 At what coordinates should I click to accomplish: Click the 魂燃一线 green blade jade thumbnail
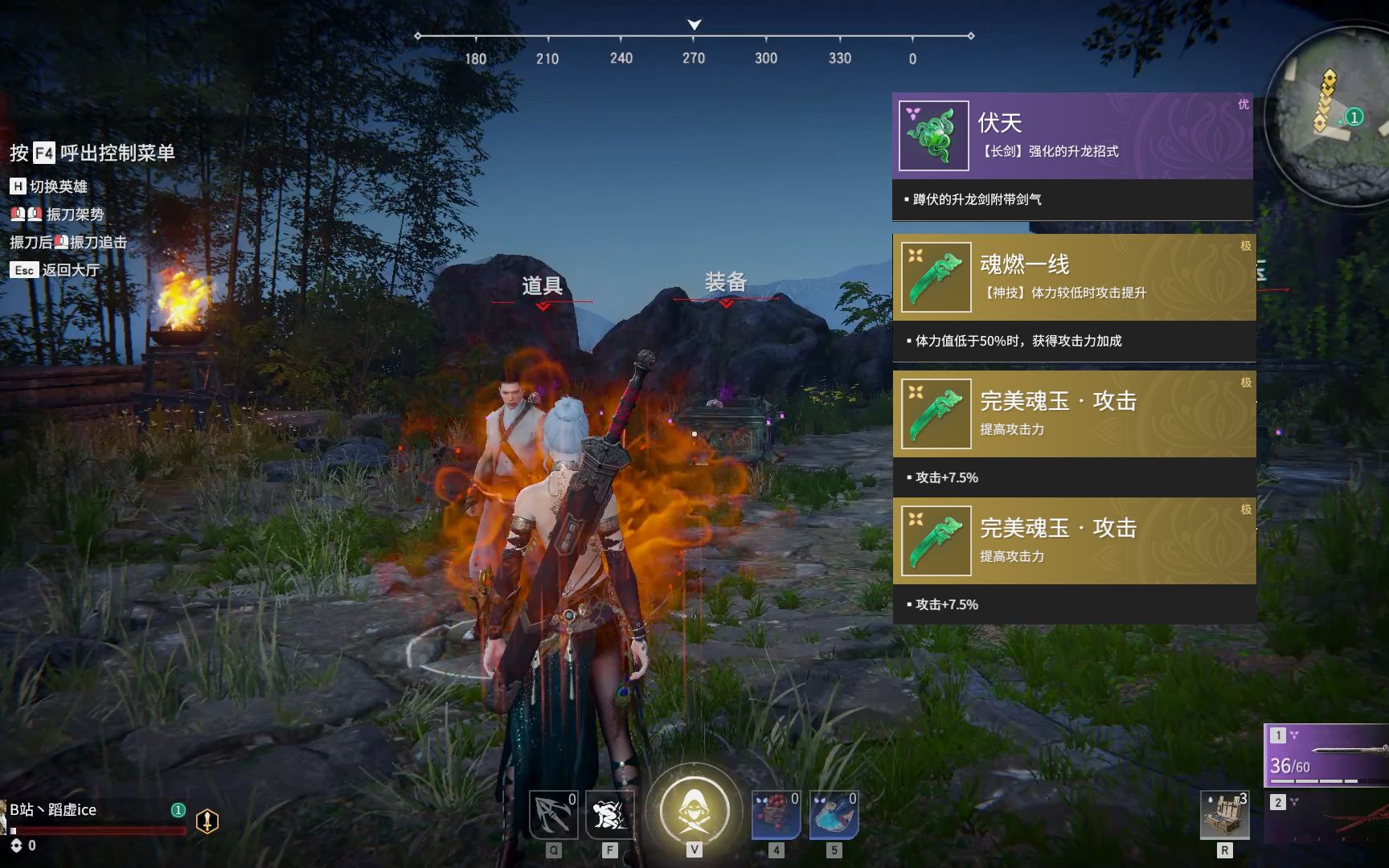click(936, 277)
